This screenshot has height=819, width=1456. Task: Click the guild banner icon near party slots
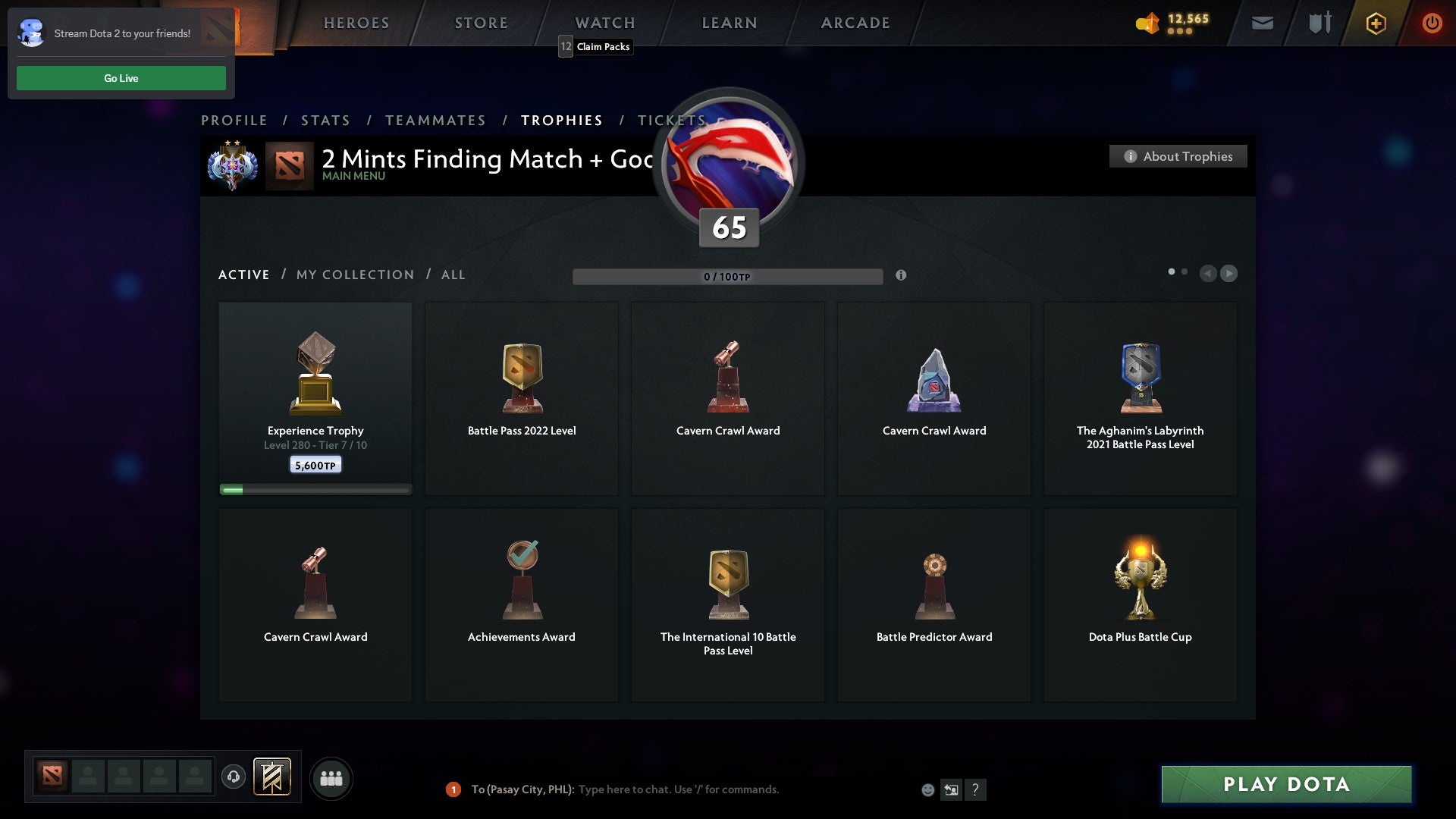coord(273,777)
